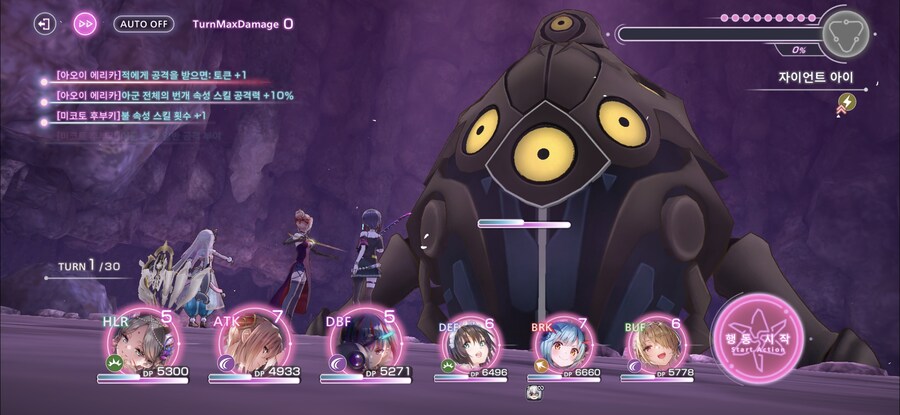This screenshot has width=900, height=415.
Task: Open the triangular overdrive gauge emblem
Action: [x=844, y=33]
